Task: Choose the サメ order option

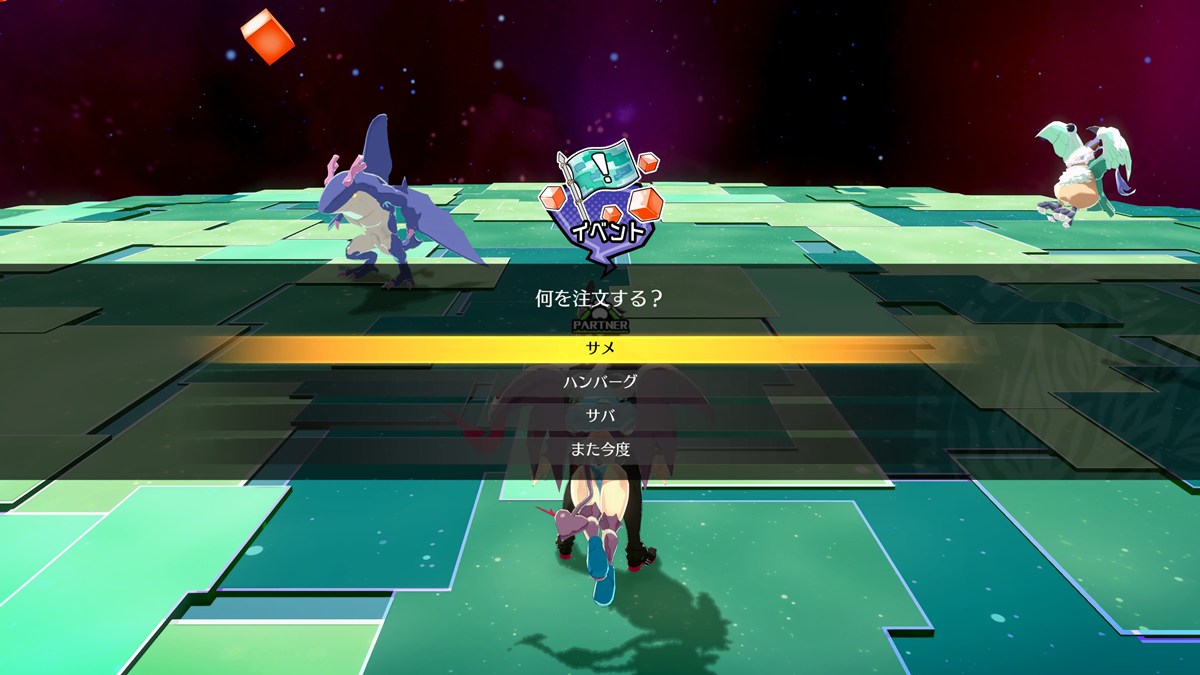Action: pos(600,349)
